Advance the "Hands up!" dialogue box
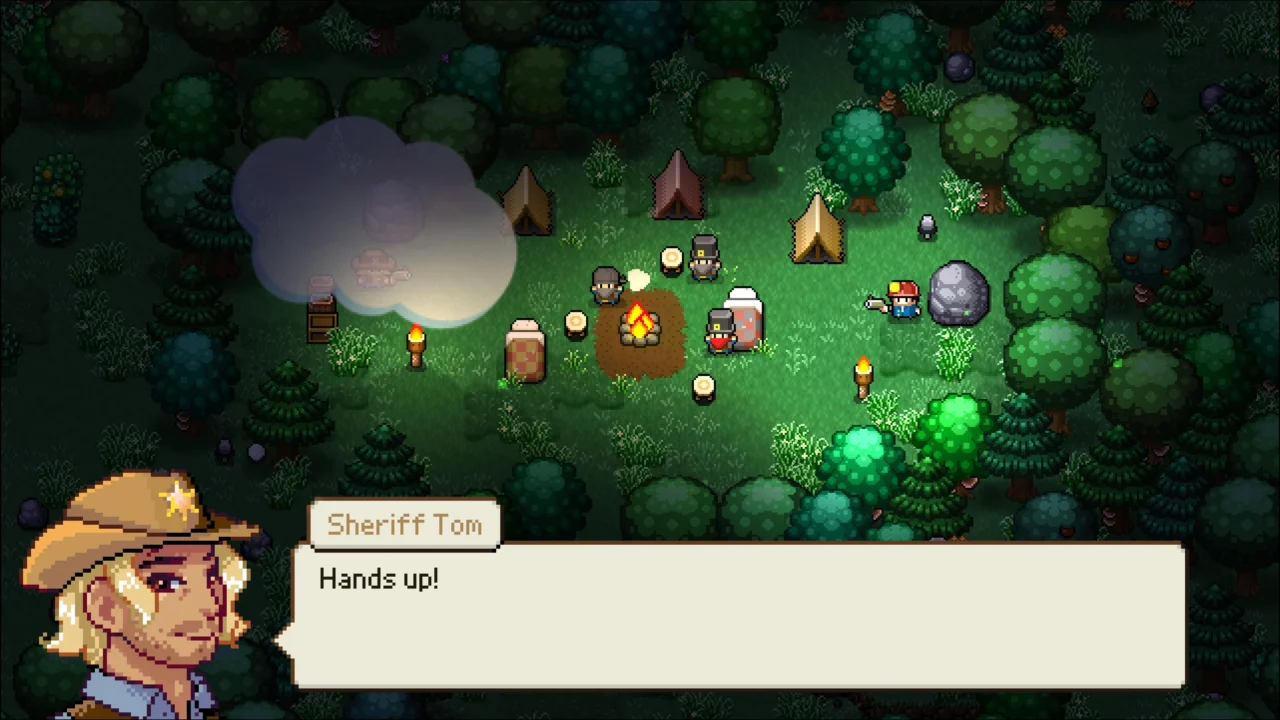The image size is (1280, 720). click(x=737, y=615)
